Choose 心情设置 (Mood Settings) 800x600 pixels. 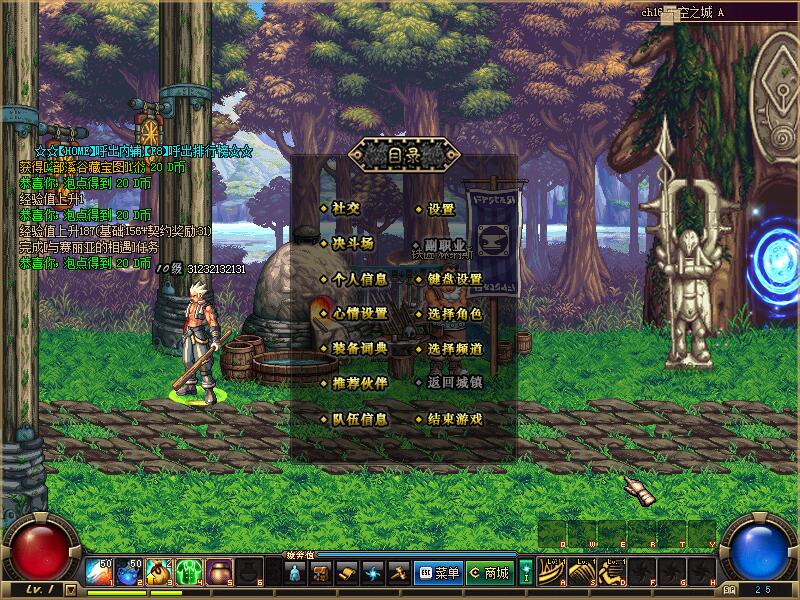tap(359, 313)
